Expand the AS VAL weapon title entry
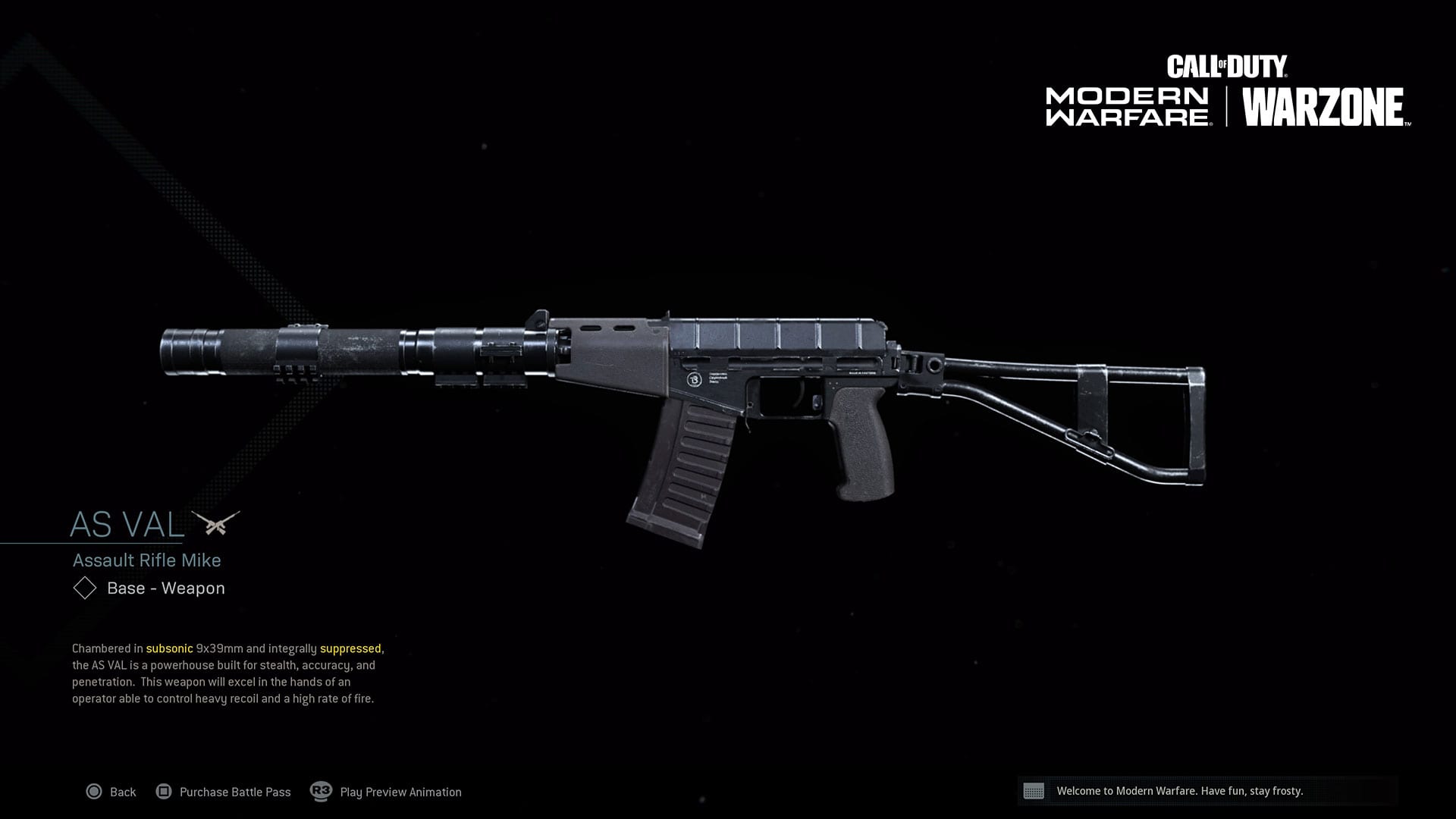The width and height of the screenshot is (1456, 819). click(125, 523)
